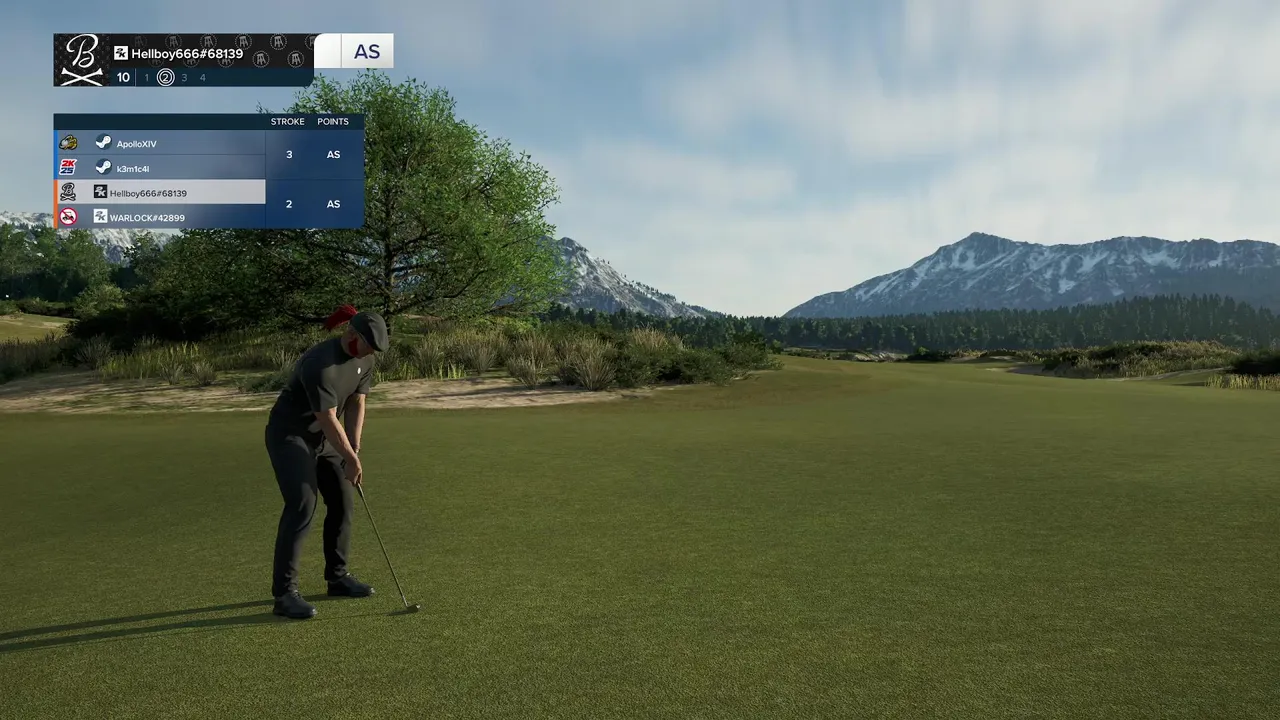Viewport: 1280px width, 720px height.
Task: Pick WARLOCK#42899 in the player list
Action: click(x=160, y=217)
